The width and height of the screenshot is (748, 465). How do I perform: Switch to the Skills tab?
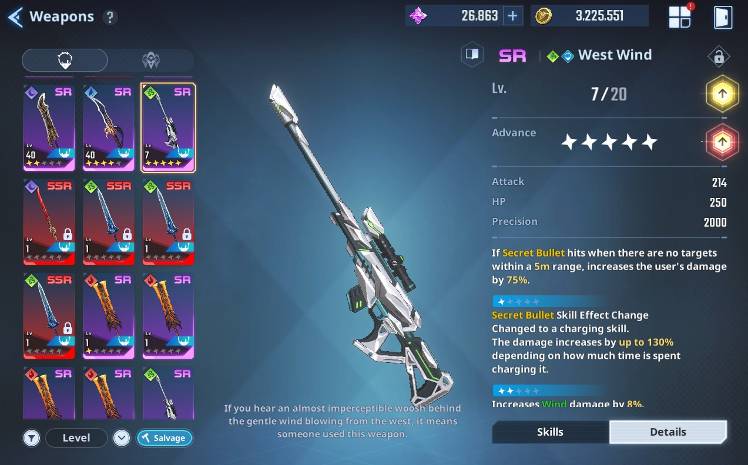tap(550, 432)
